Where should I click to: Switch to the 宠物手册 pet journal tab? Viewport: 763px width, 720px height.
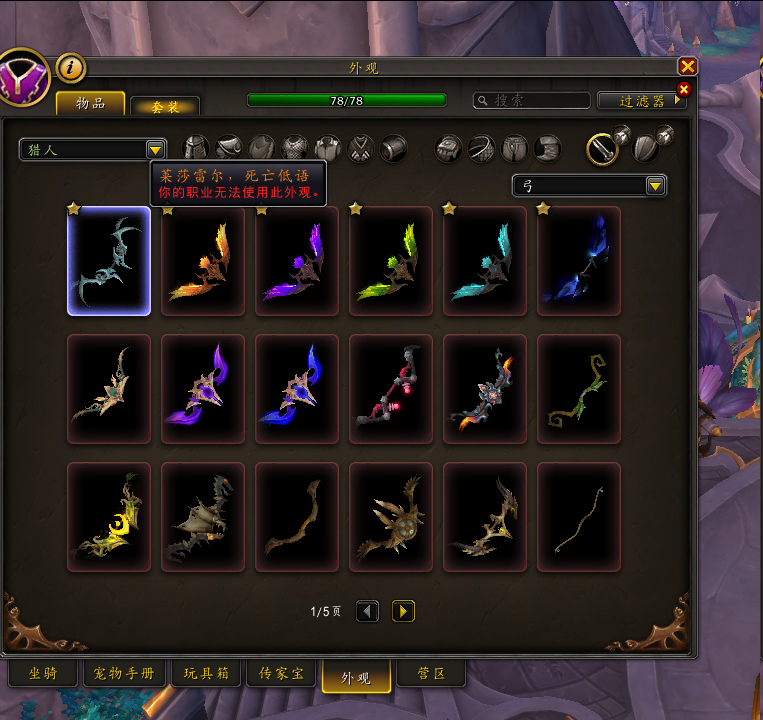click(x=125, y=674)
